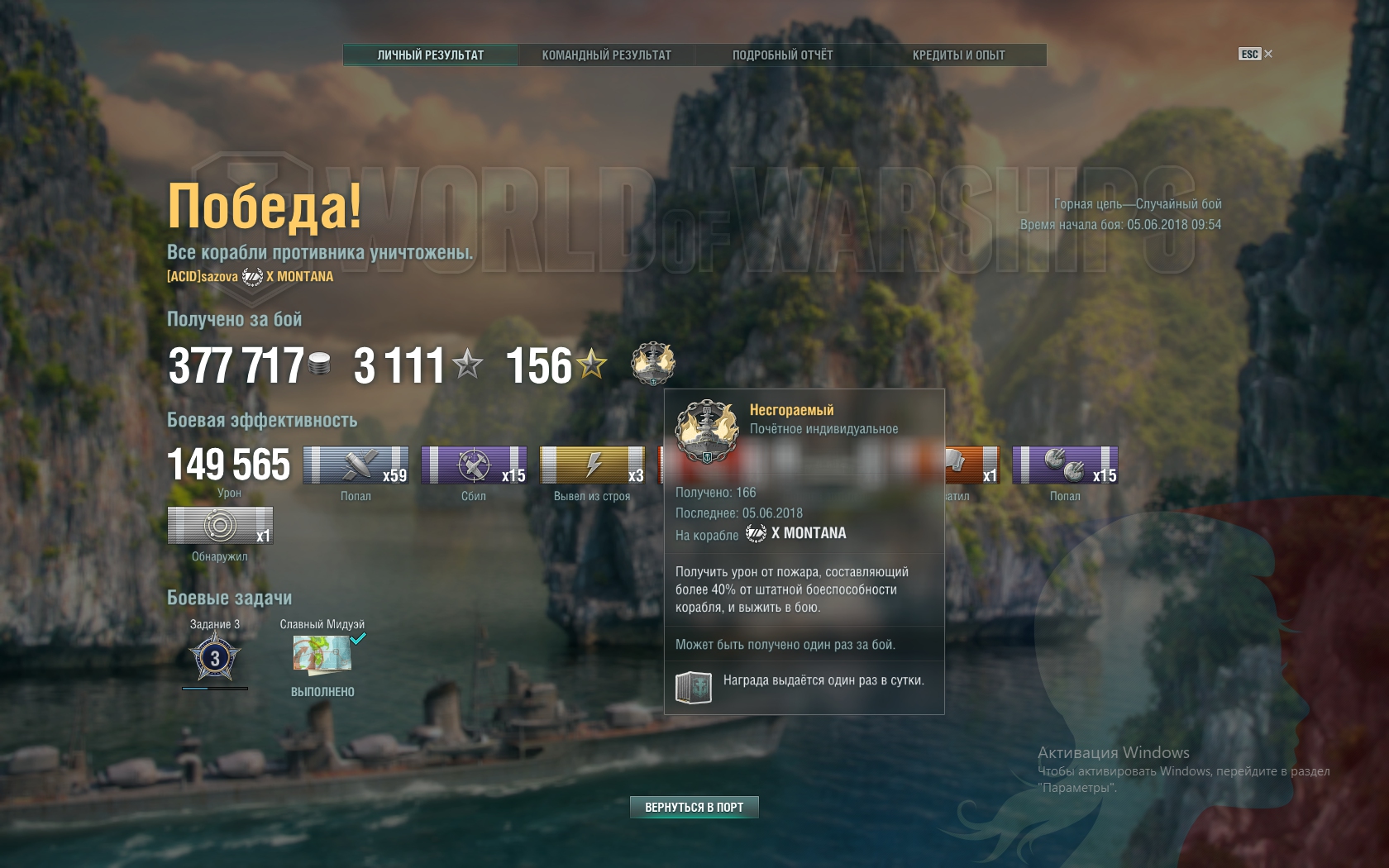Switch to the Командный результат tab
Screen dimensions: 1389x868
point(606,55)
